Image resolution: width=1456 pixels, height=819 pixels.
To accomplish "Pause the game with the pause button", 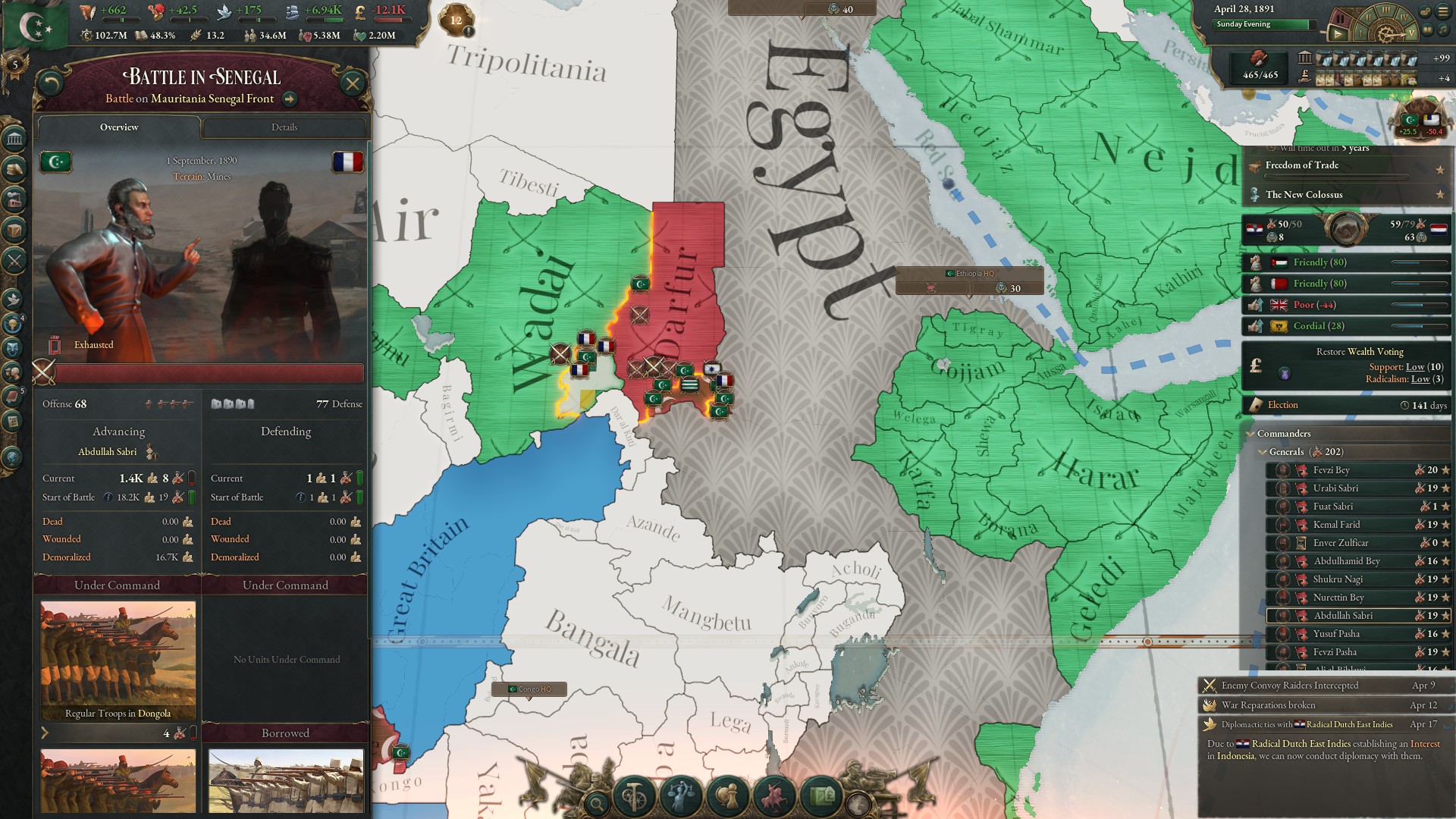I will click(1341, 19).
